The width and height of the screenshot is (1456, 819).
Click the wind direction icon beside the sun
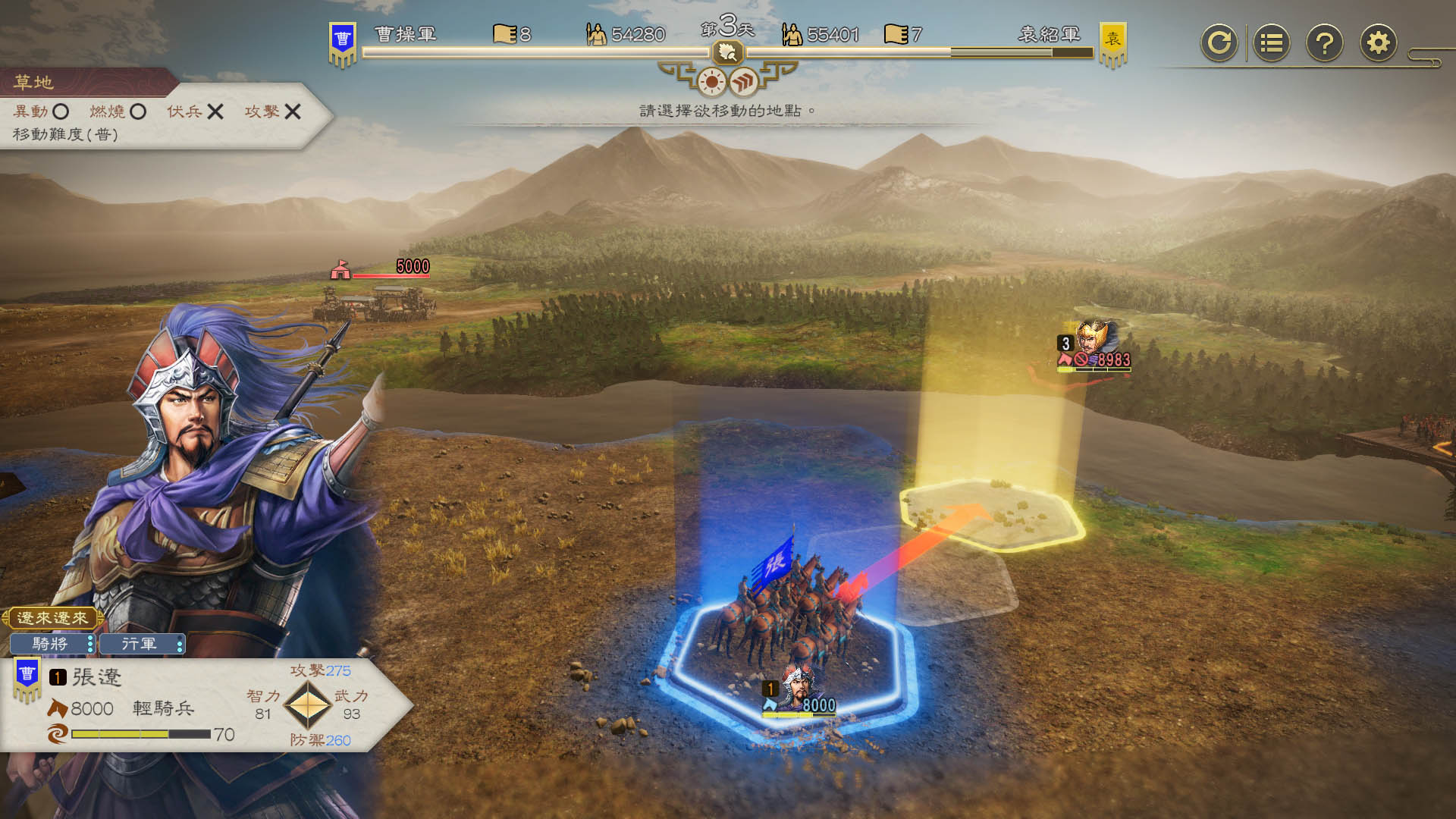[x=744, y=81]
